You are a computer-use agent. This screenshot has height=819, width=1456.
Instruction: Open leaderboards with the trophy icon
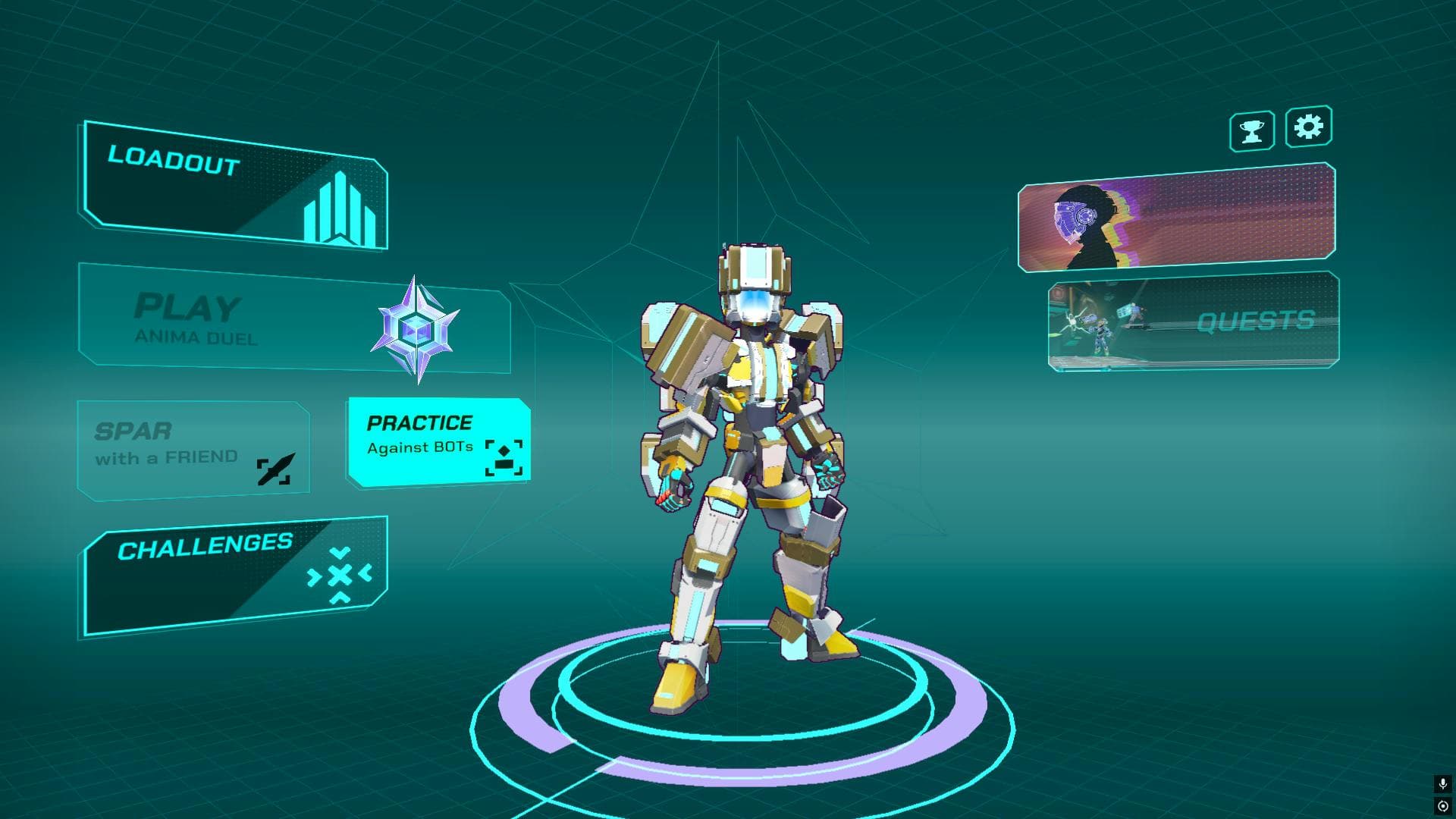tap(1253, 129)
